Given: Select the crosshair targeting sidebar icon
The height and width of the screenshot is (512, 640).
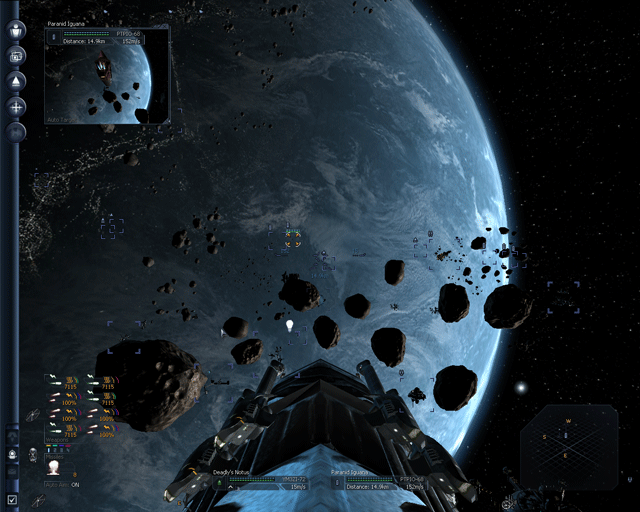Looking at the screenshot, I should coord(17,106).
